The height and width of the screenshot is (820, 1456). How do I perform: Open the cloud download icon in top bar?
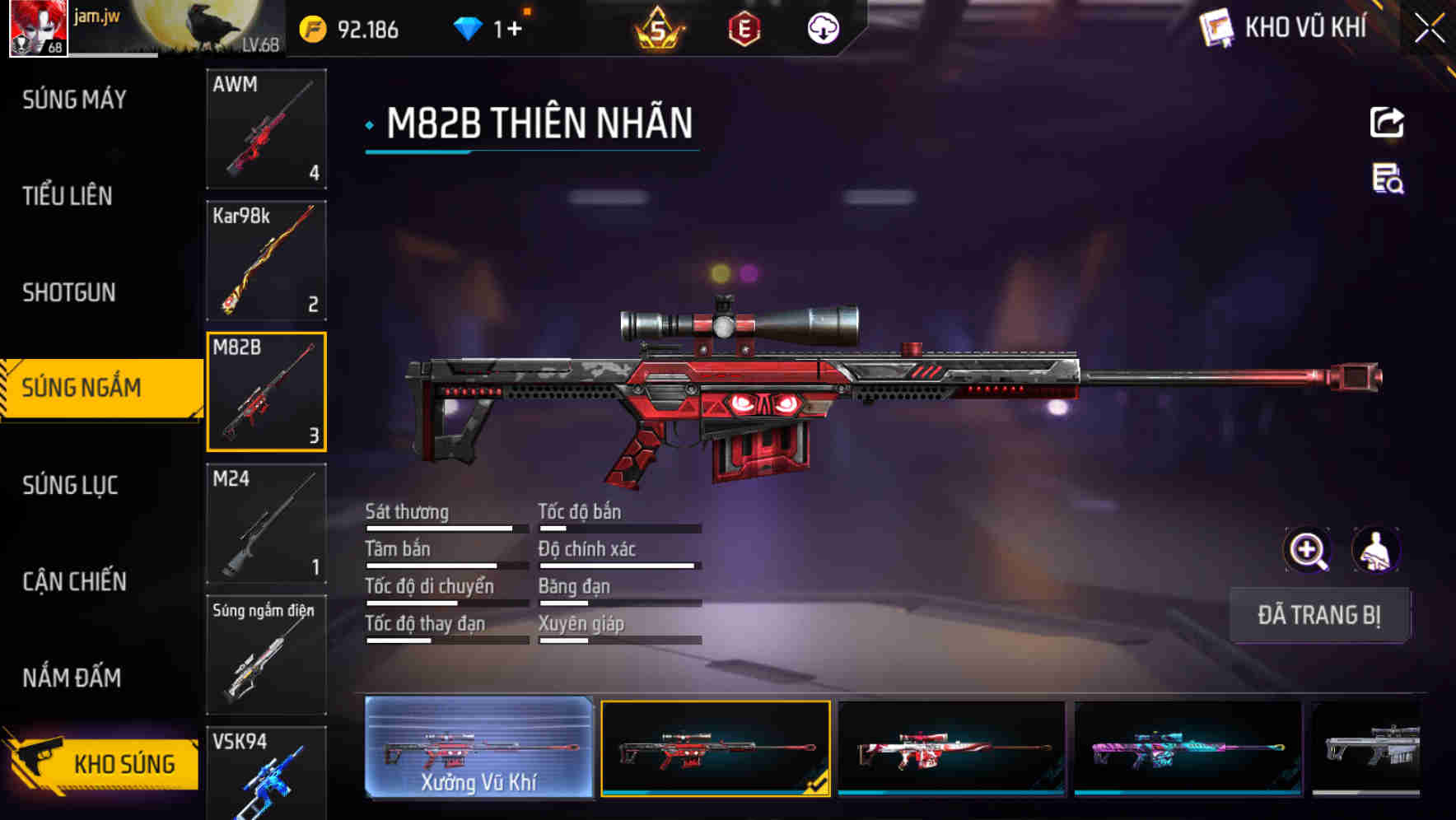click(821, 29)
